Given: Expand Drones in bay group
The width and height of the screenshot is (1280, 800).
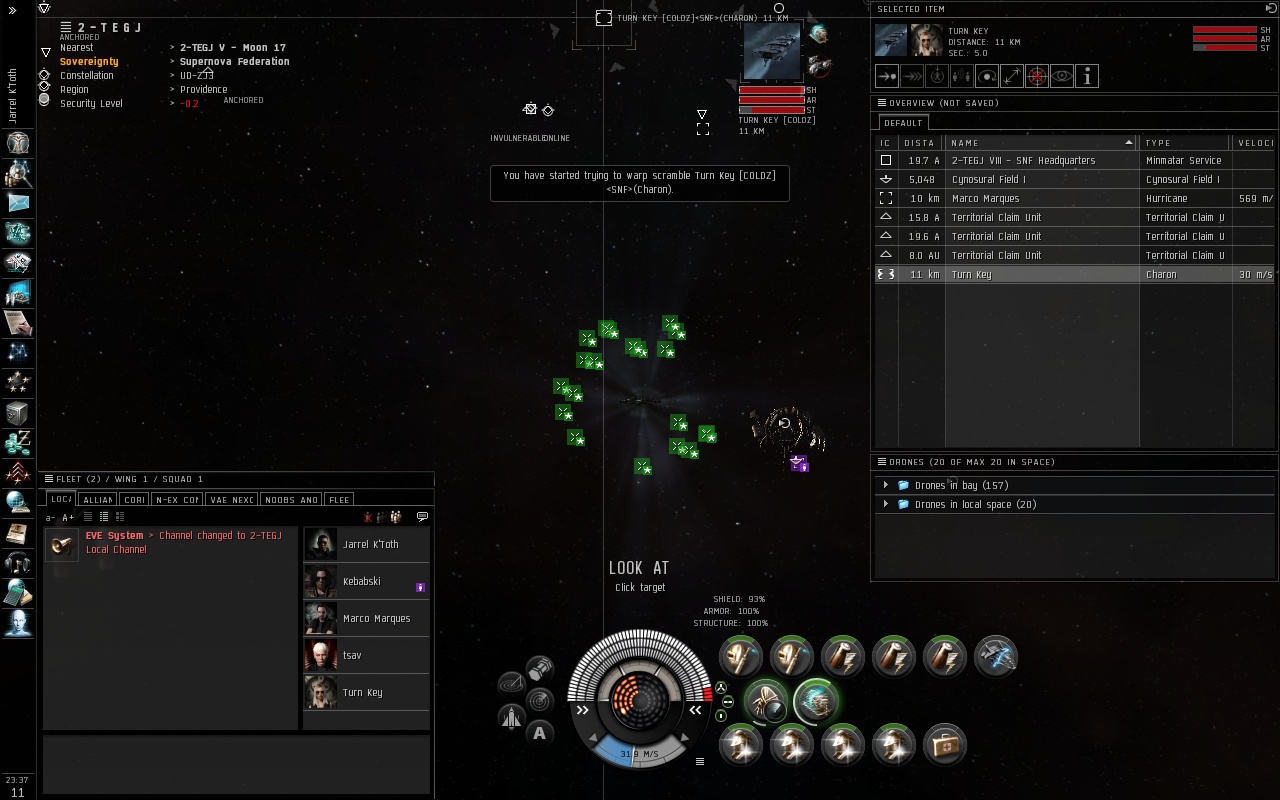Looking at the screenshot, I should point(886,485).
